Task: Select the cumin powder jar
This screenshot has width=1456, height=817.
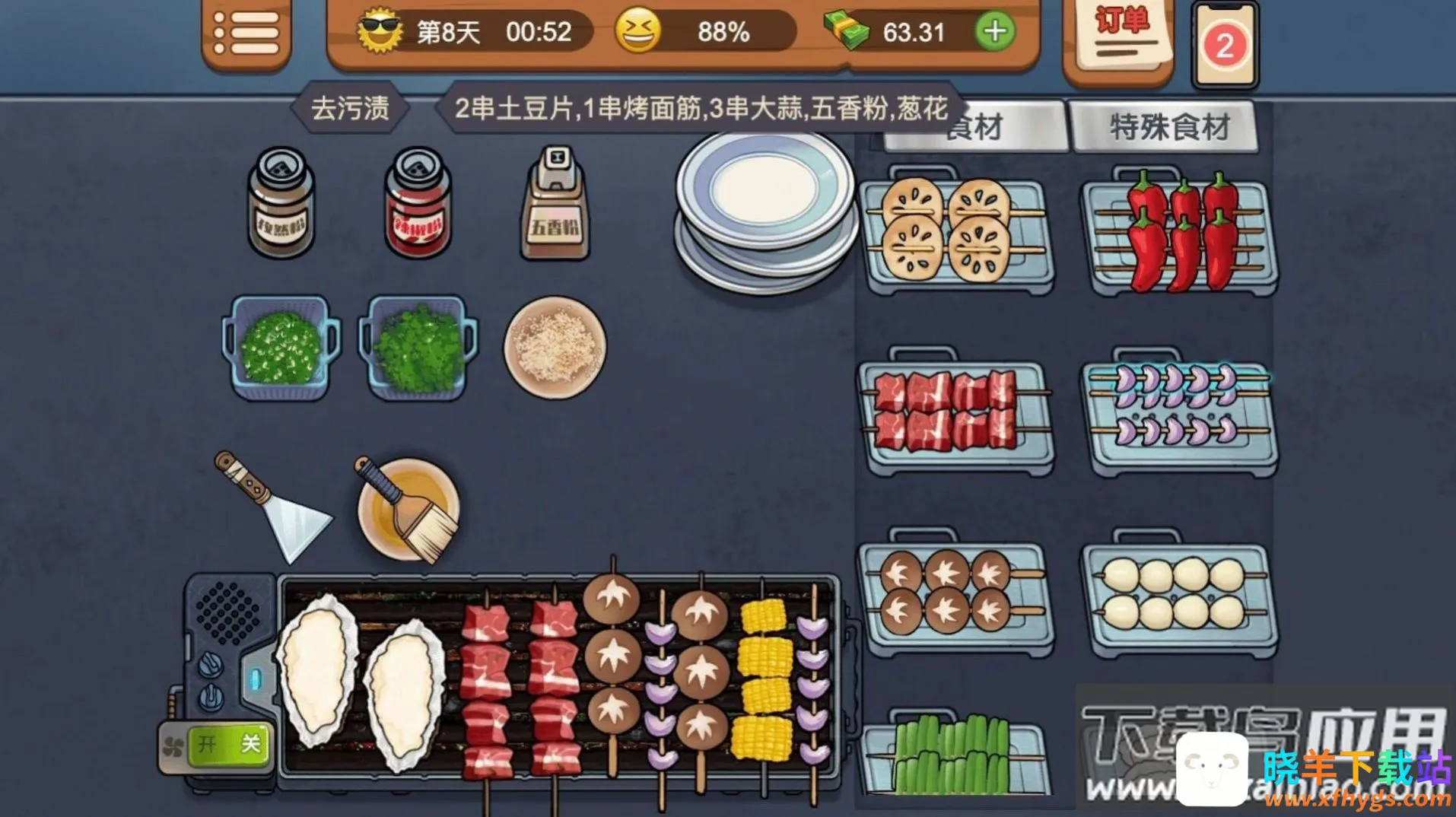Action: 281,204
